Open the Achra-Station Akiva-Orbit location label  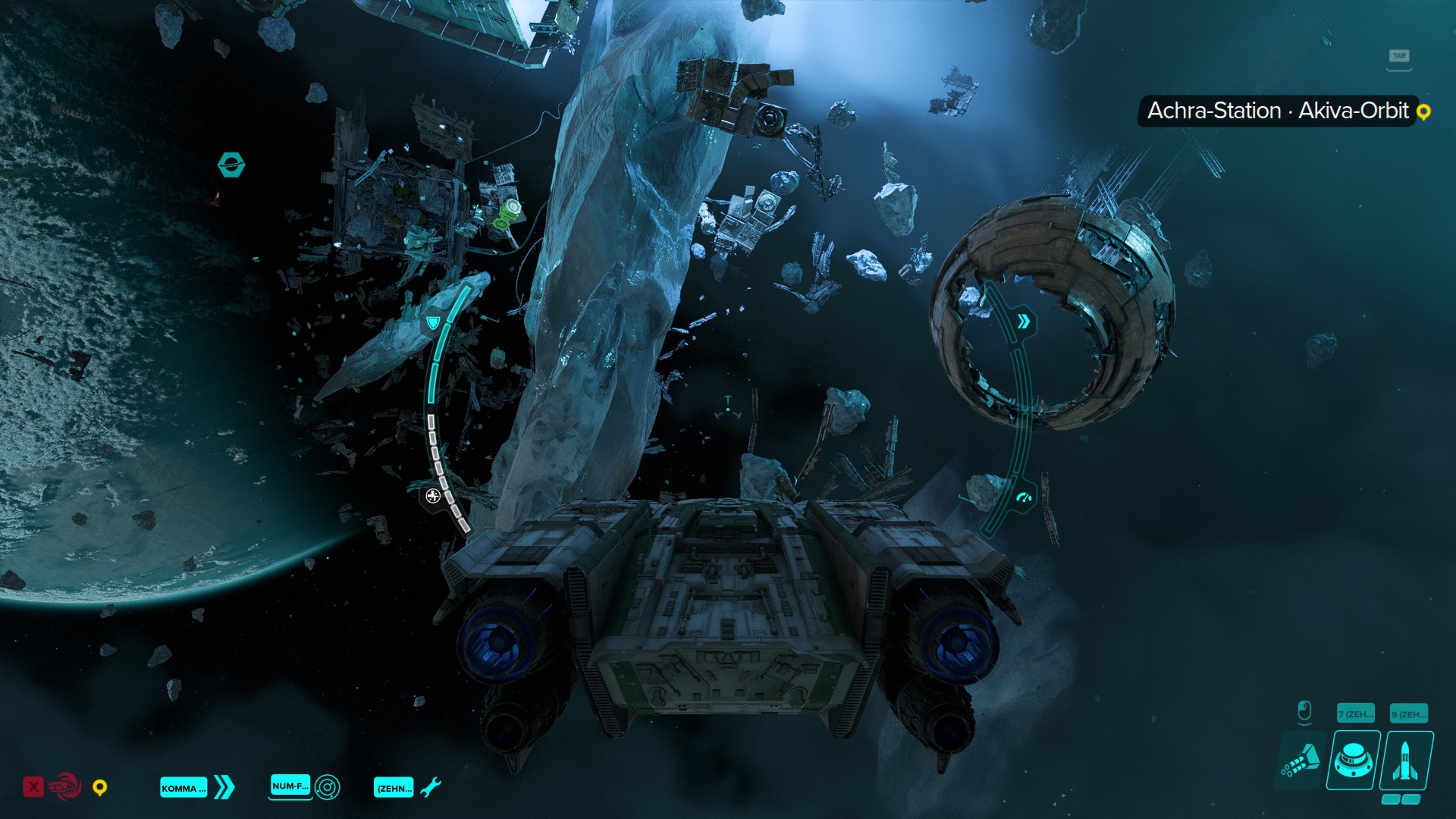click(x=1278, y=111)
